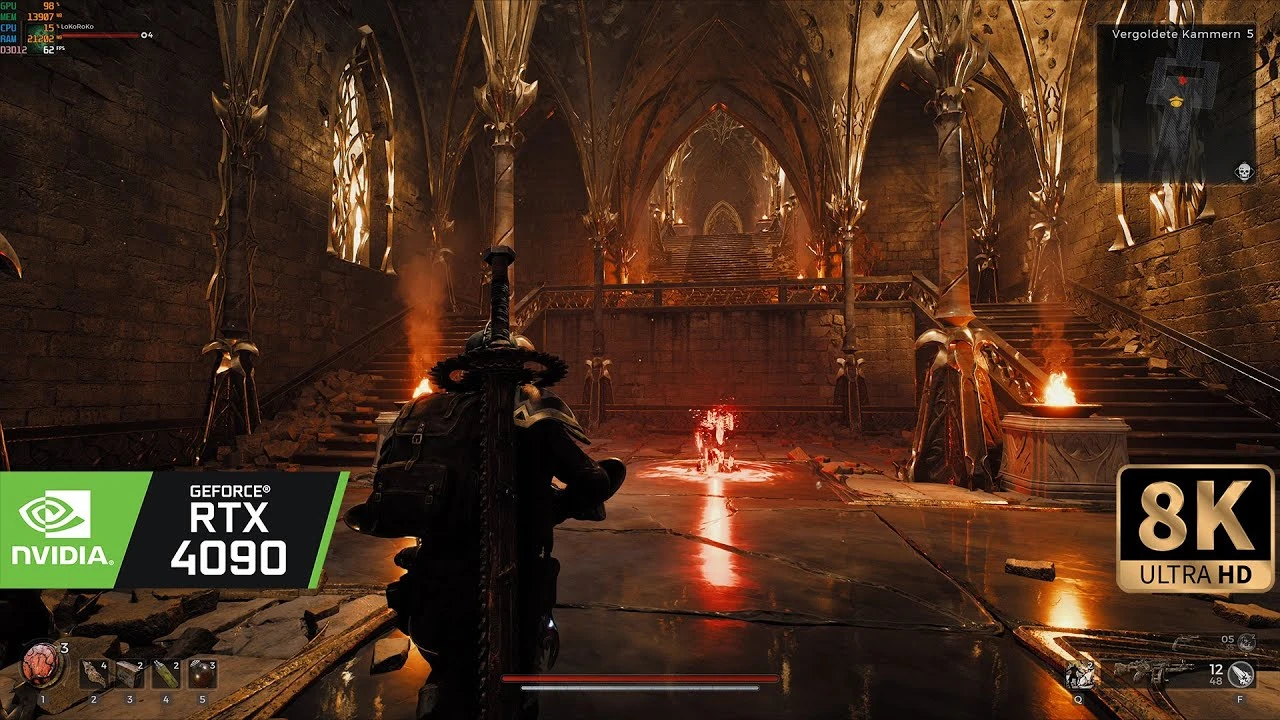Expand the D3D12 stats row
The width and height of the screenshot is (1280, 720).
click(x=16, y=50)
